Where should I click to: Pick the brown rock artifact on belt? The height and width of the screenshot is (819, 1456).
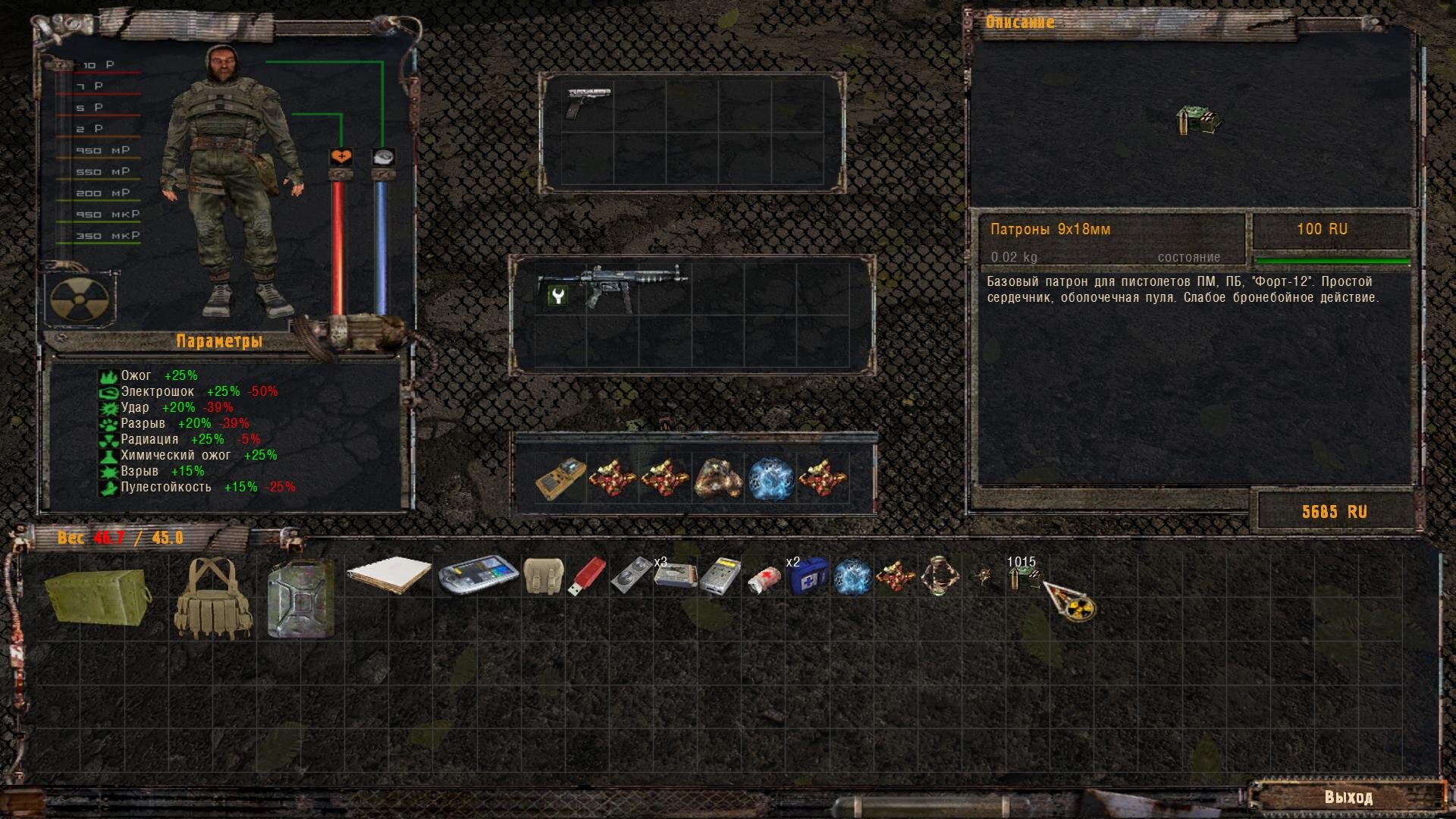pyautogui.click(x=718, y=479)
